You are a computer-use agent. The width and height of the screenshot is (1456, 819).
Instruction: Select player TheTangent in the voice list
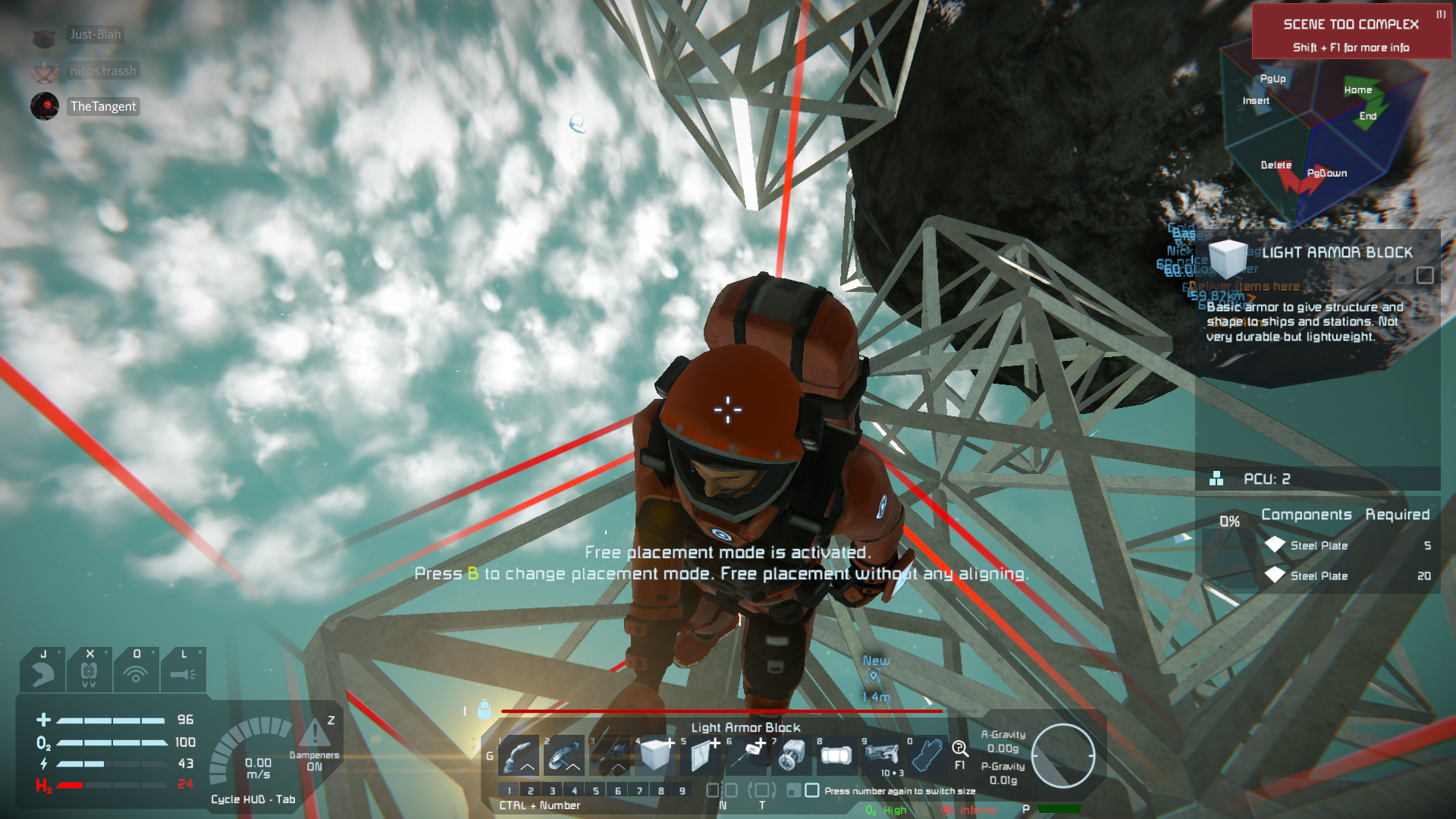coord(103,106)
